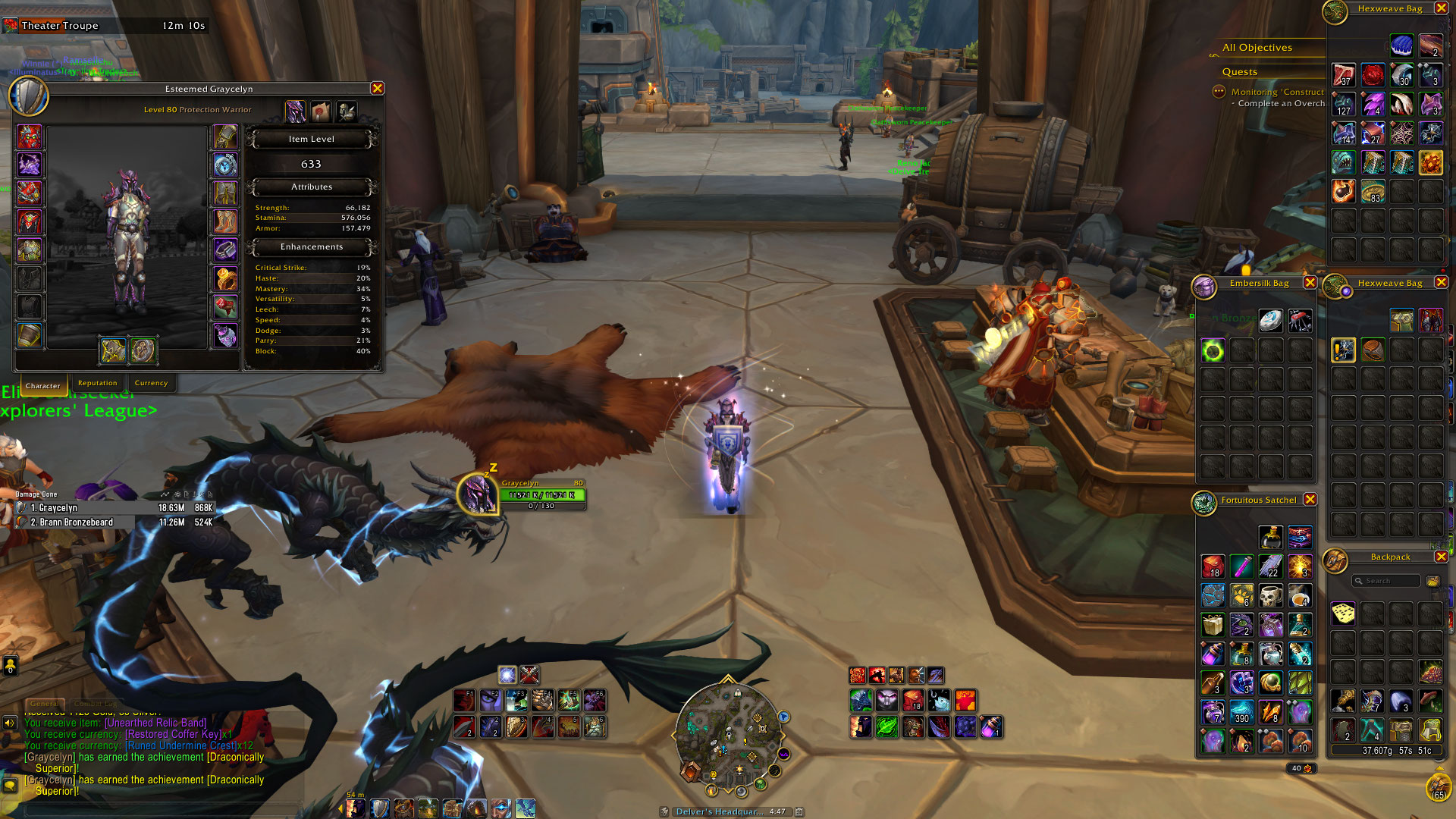Switch to the Reputation tab

pyautogui.click(x=98, y=383)
